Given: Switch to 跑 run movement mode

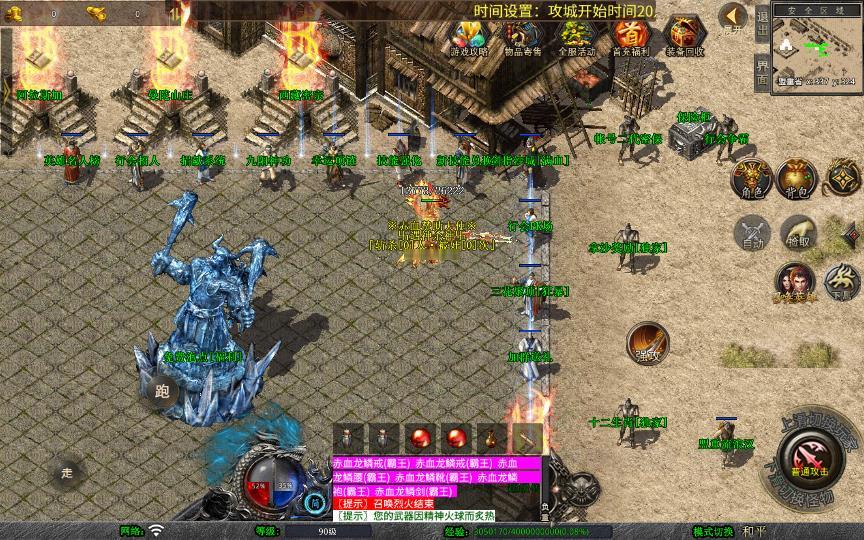Looking at the screenshot, I should pyautogui.click(x=160, y=390).
